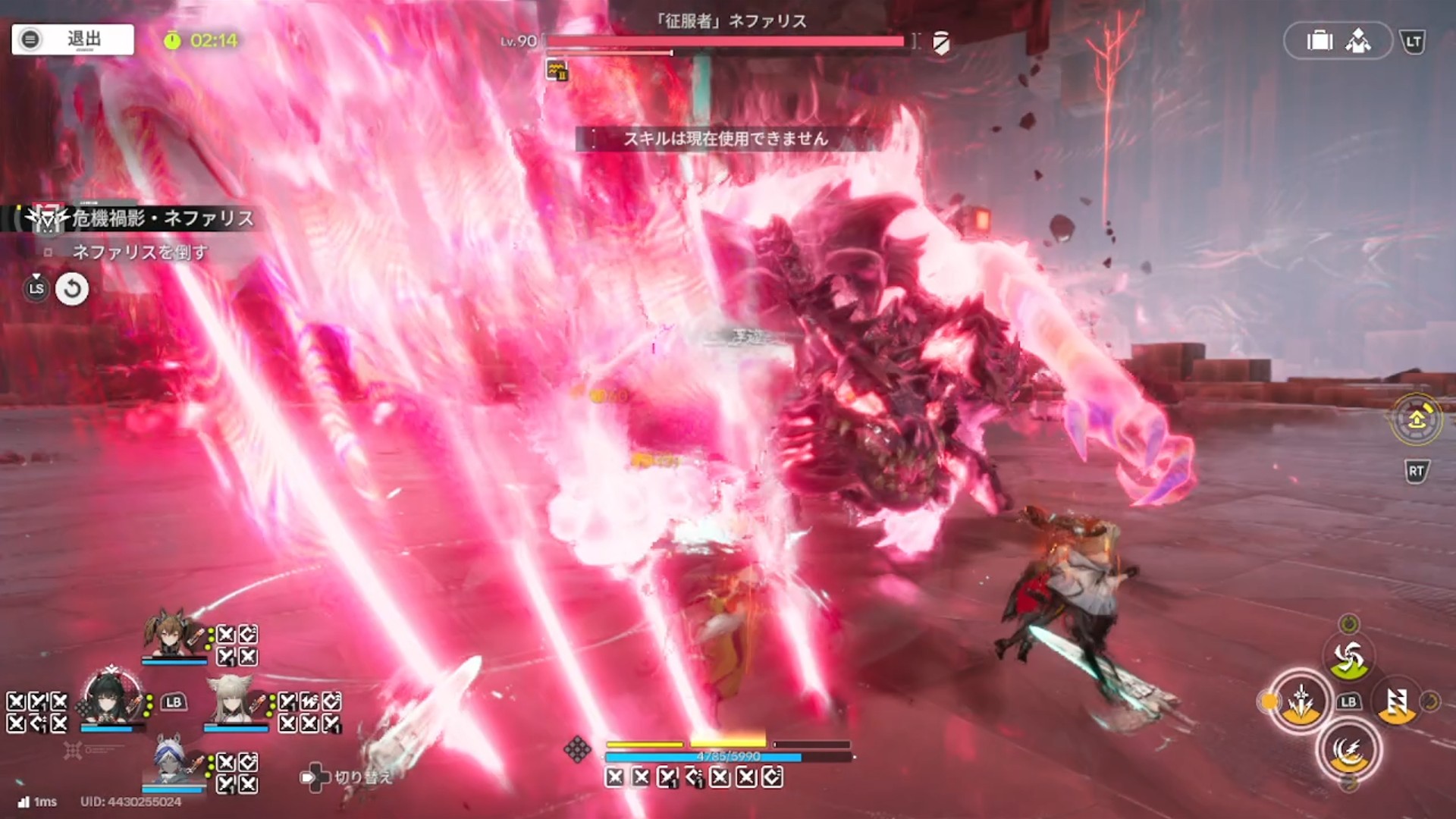Switch to the brown twin-tail character portrait
Viewport: 1456px width, 819px height.
(174, 632)
